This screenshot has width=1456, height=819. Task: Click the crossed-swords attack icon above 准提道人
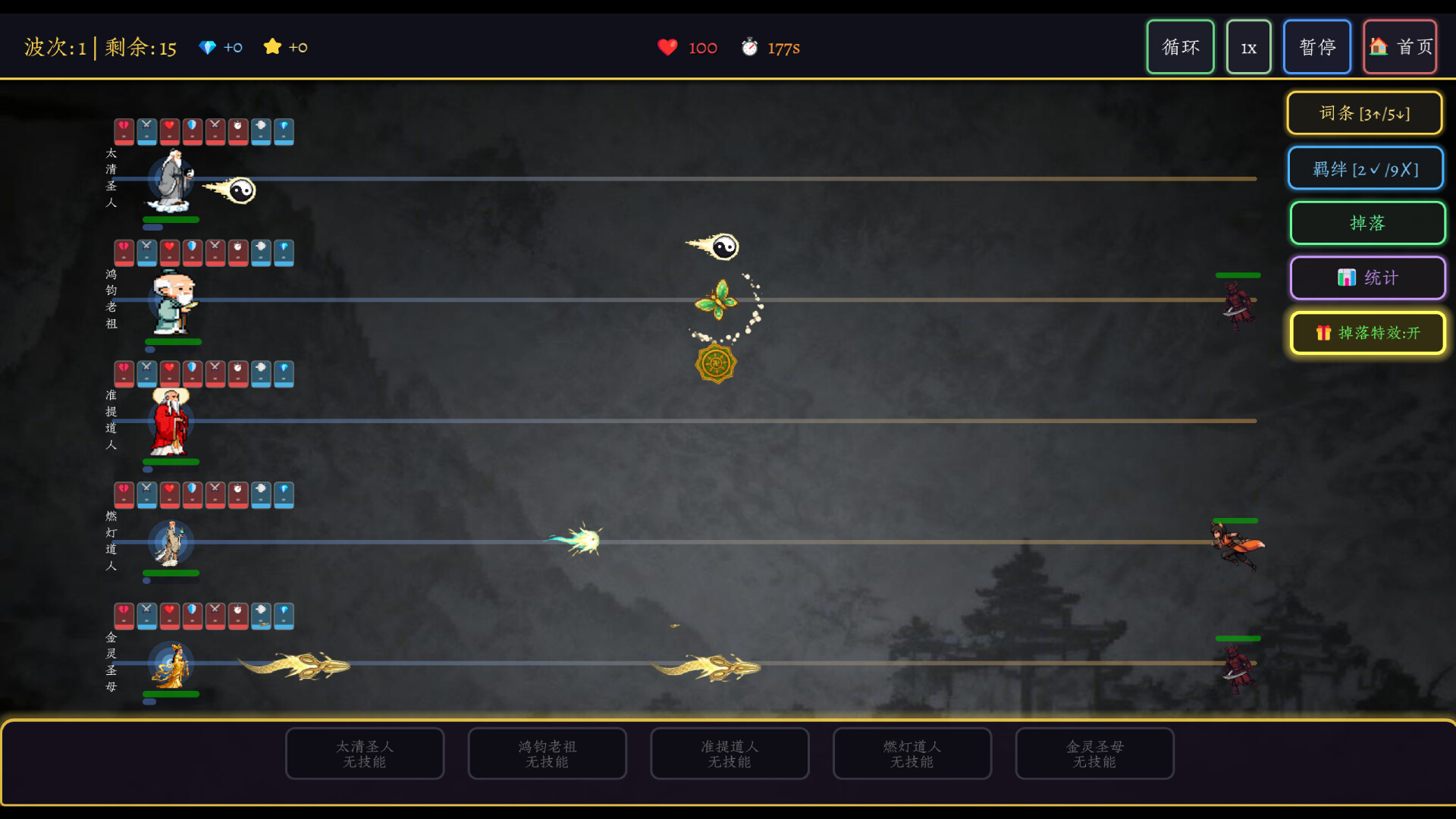point(146,373)
